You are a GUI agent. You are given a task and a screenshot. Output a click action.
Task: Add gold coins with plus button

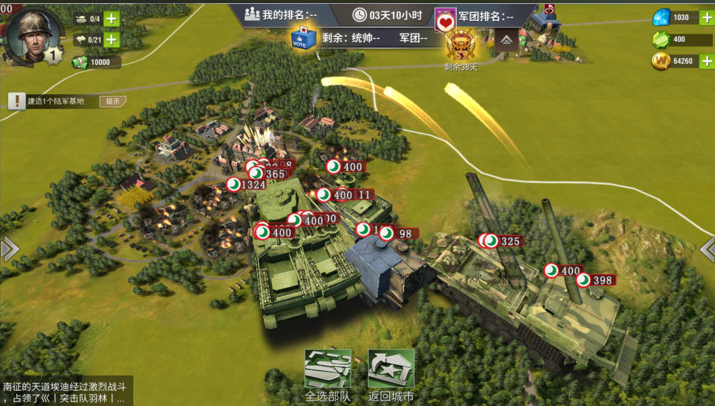click(x=708, y=61)
